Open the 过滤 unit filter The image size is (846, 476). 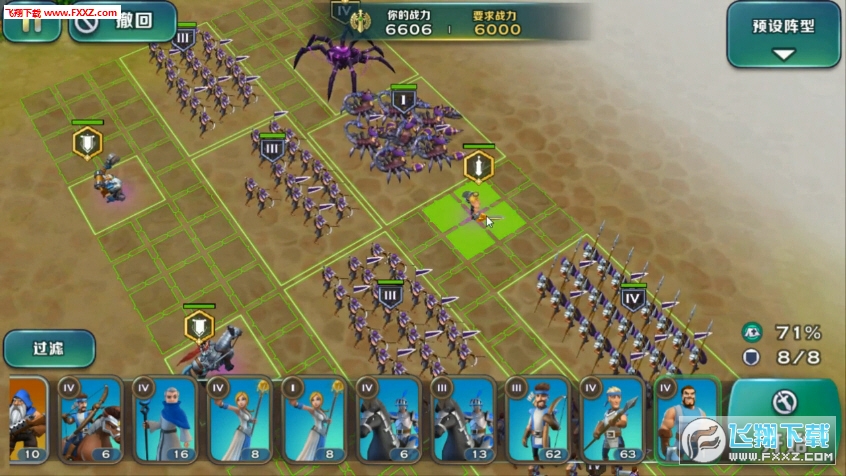pyautogui.click(x=49, y=348)
